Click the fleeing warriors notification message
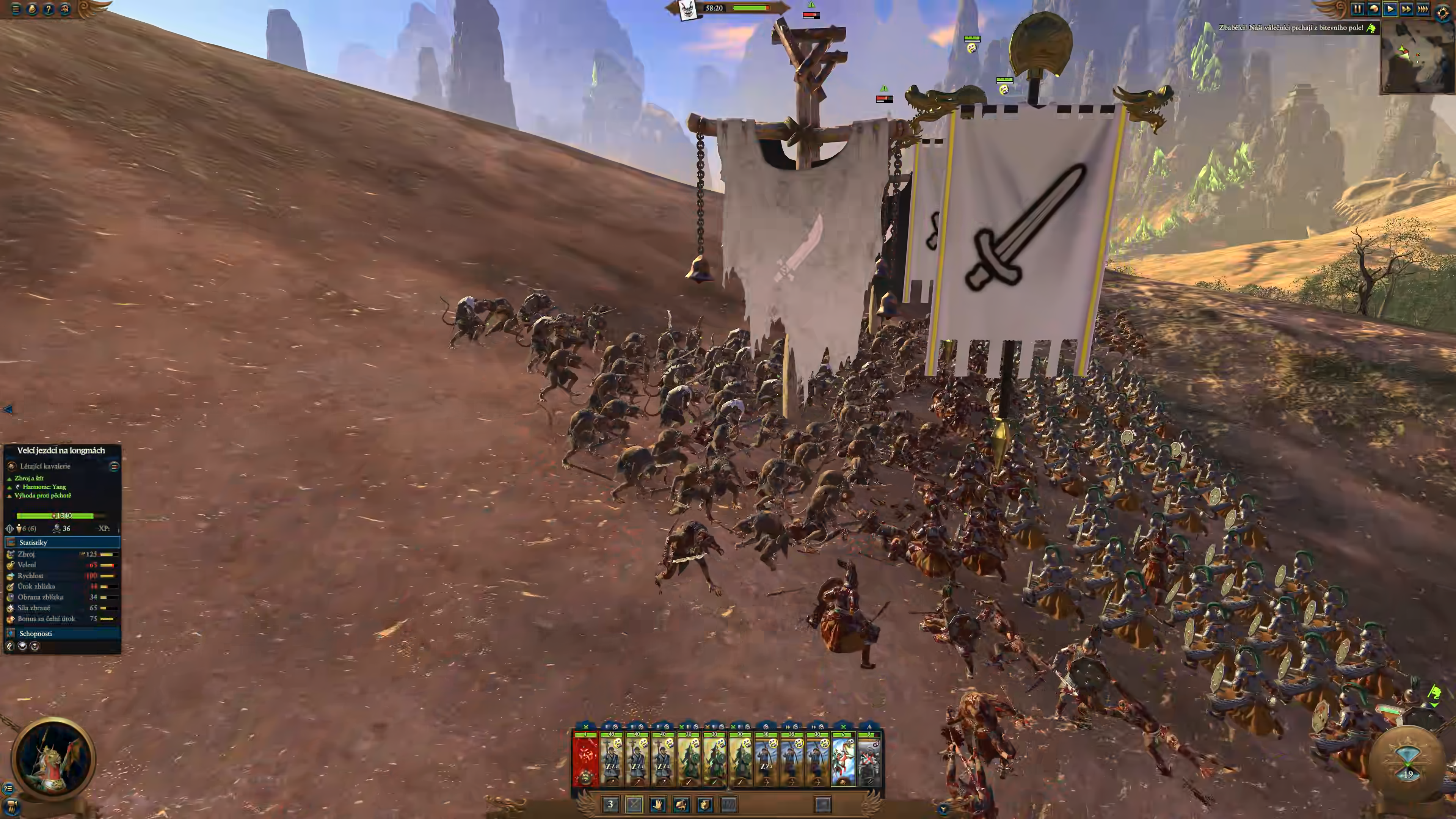This screenshot has width=1456, height=819. 1291,28
